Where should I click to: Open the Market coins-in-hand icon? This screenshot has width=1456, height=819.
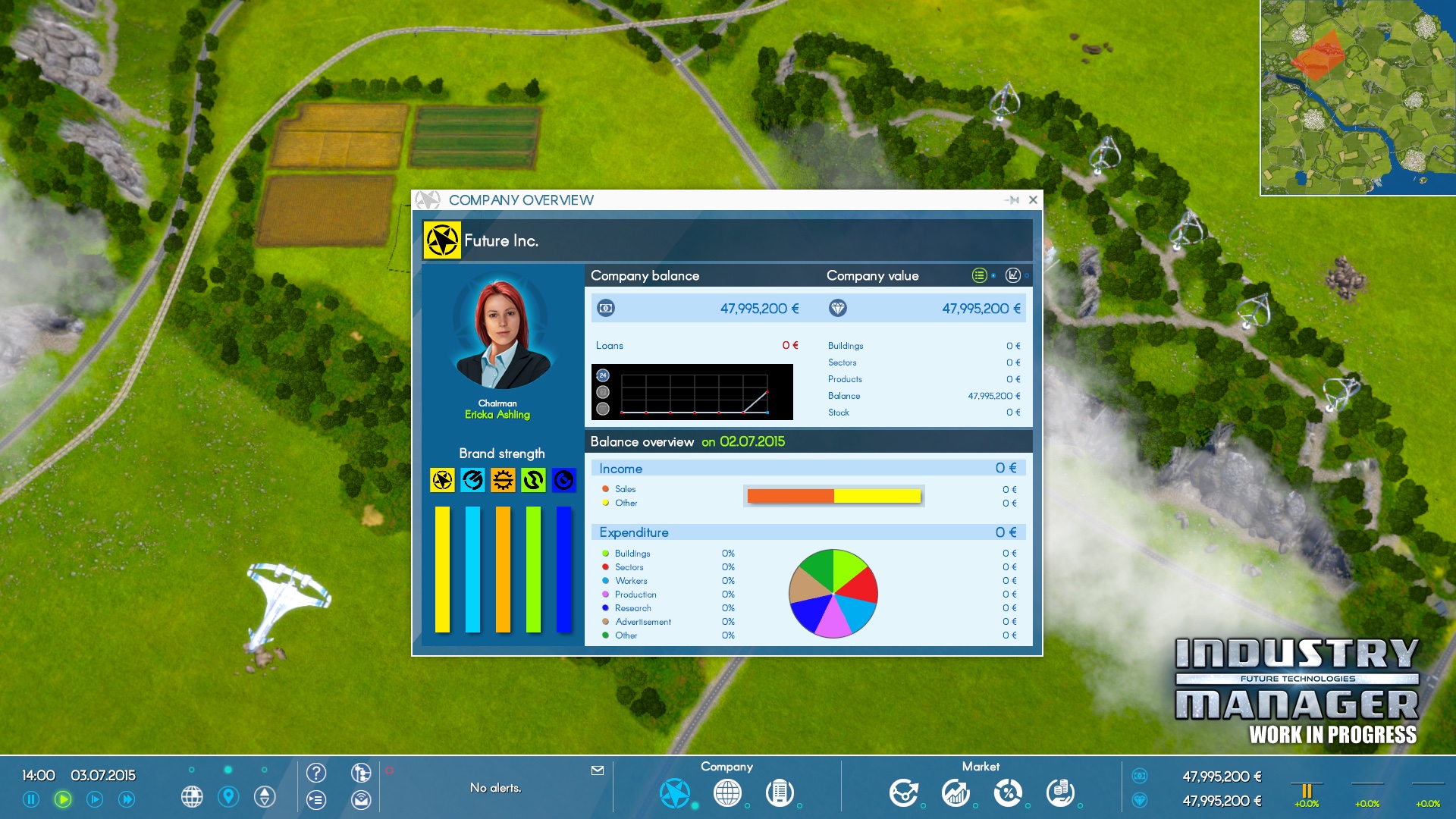pos(1060,793)
